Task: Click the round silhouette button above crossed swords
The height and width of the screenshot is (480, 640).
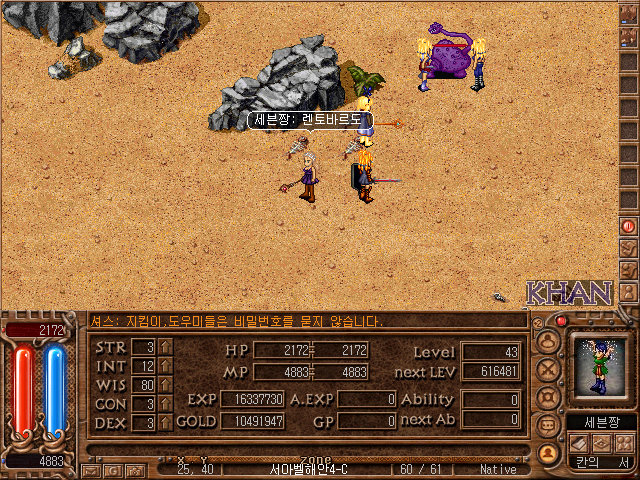Action: (x=548, y=339)
